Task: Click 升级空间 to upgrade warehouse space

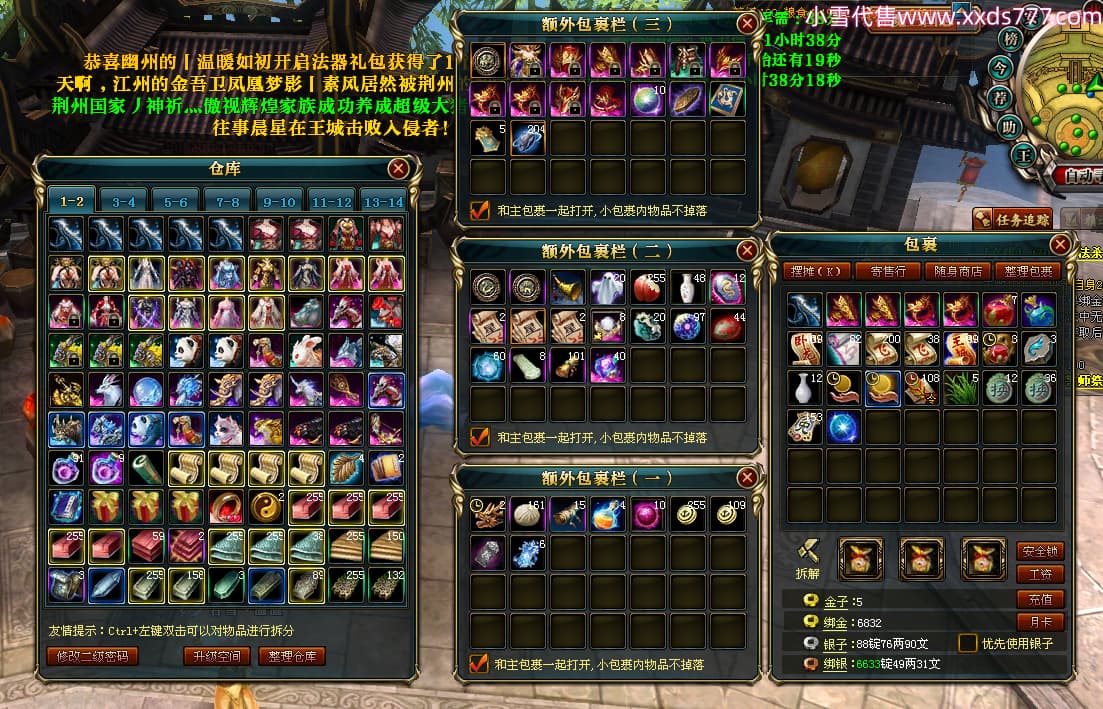Action: [x=216, y=656]
